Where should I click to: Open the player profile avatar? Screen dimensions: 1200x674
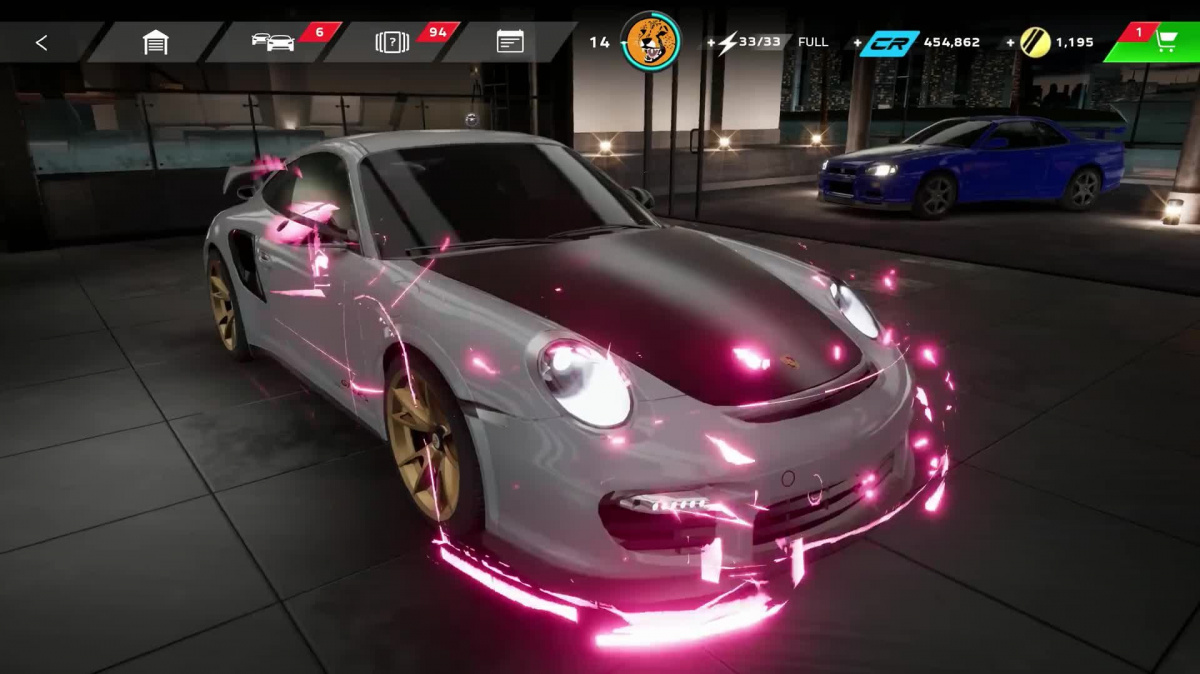pos(651,42)
